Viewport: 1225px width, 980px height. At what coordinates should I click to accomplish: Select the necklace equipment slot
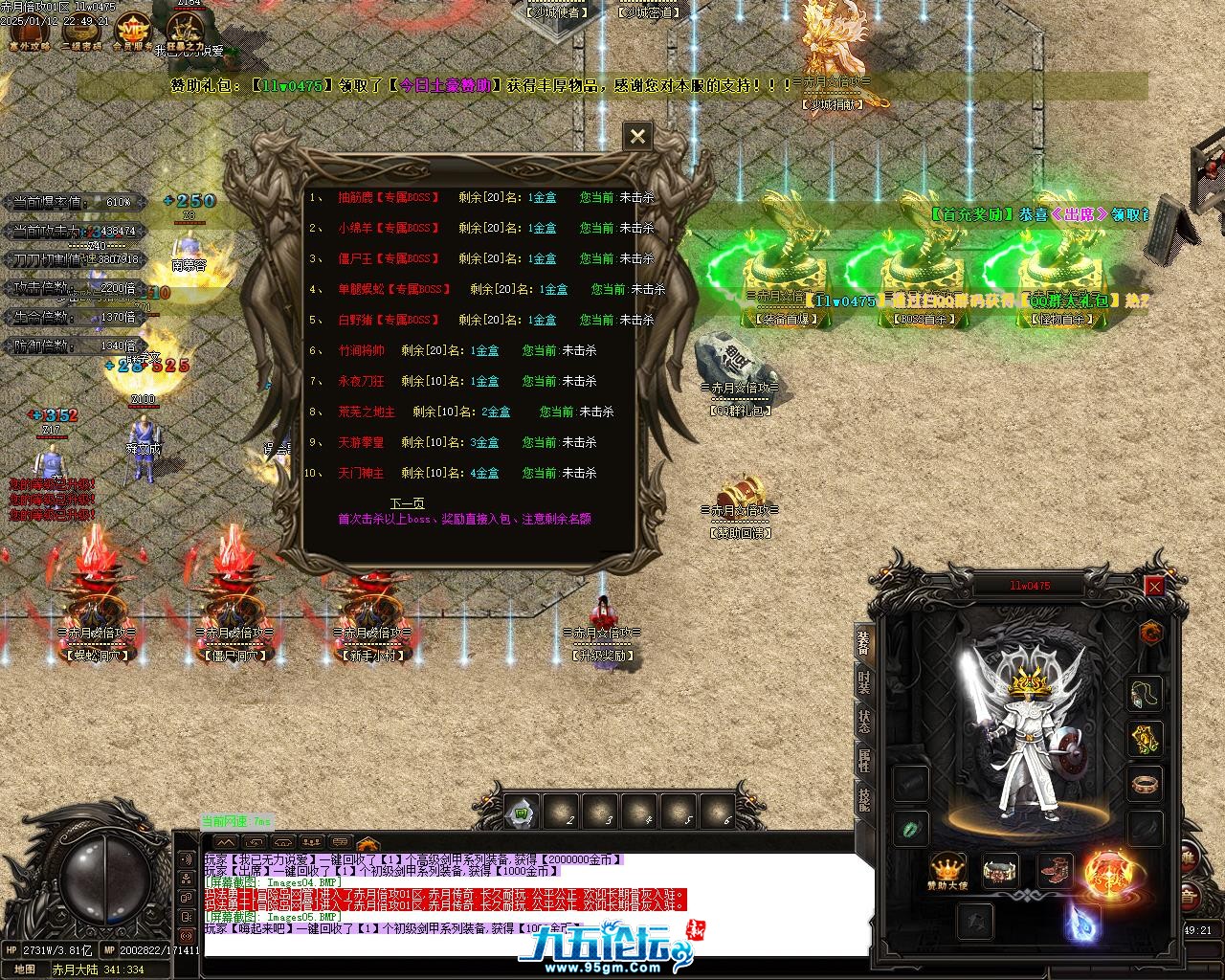(x=1145, y=693)
